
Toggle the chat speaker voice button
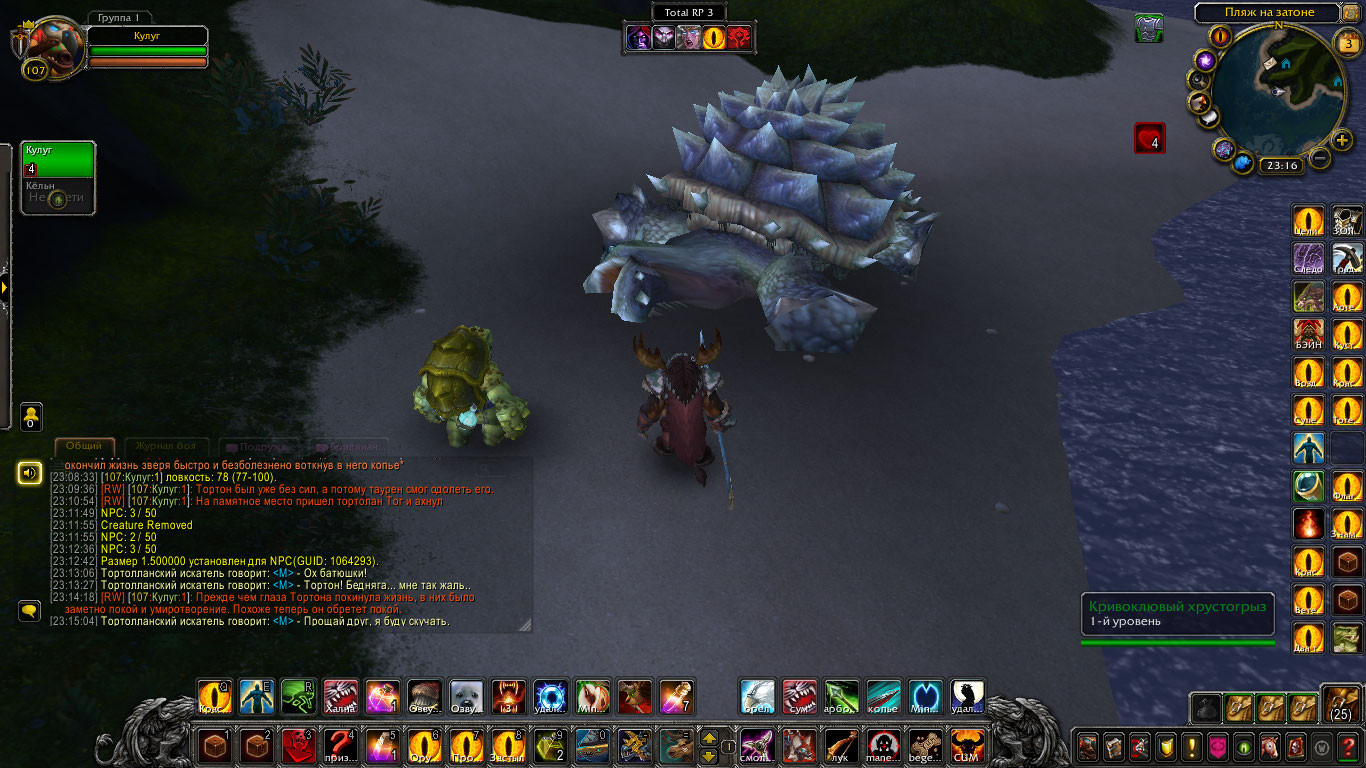pyautogui.click(x=30, y=472)
